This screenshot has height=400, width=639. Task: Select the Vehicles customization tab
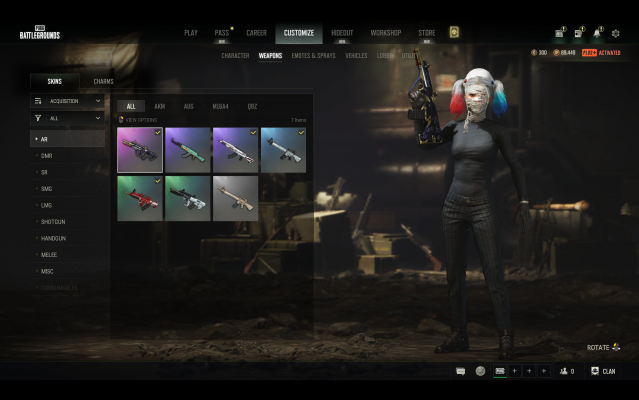coord(356,56)
